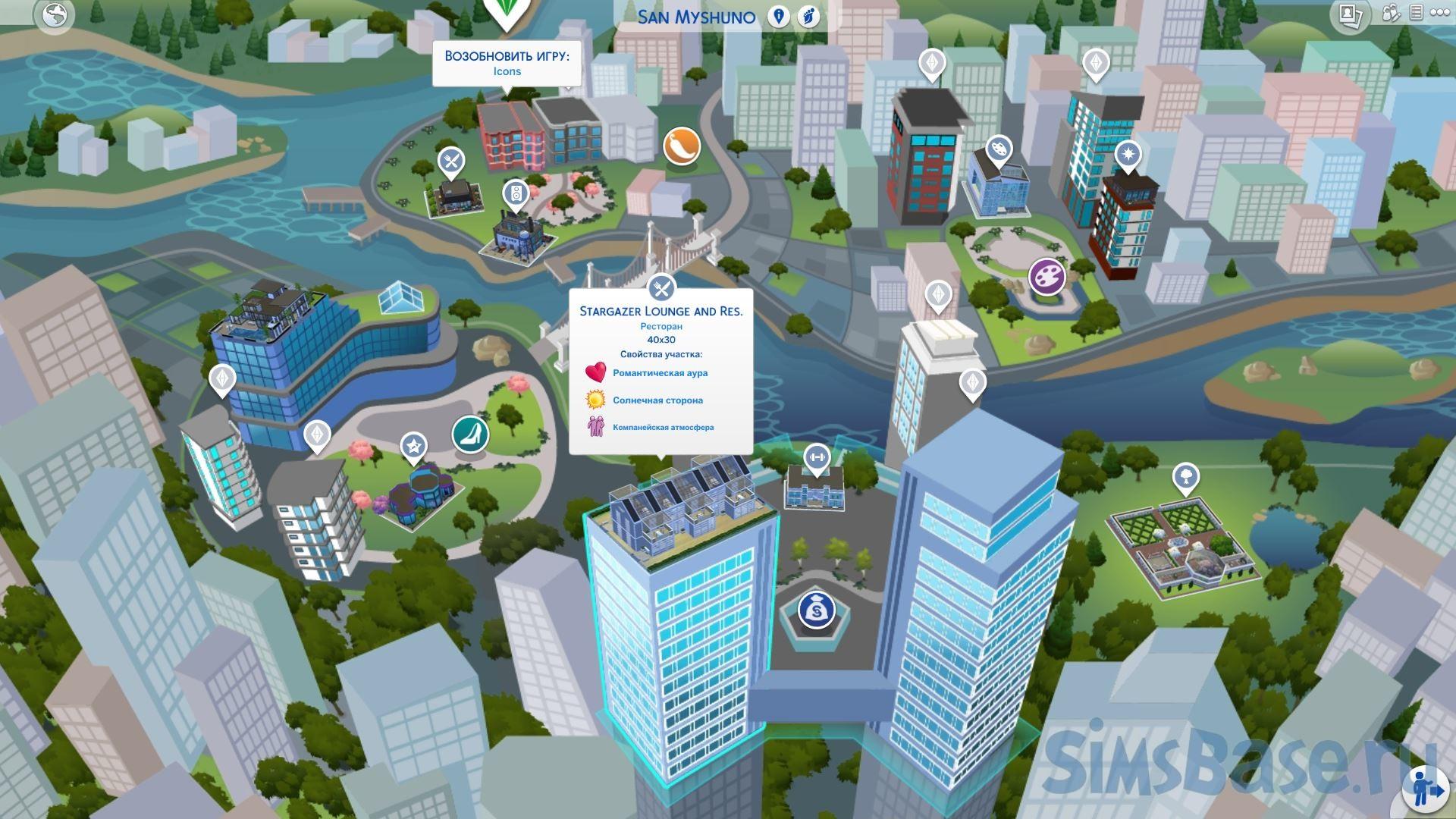Show San Myshuno map pin info
Screen dimensions: 1456x819
(778, 17)
